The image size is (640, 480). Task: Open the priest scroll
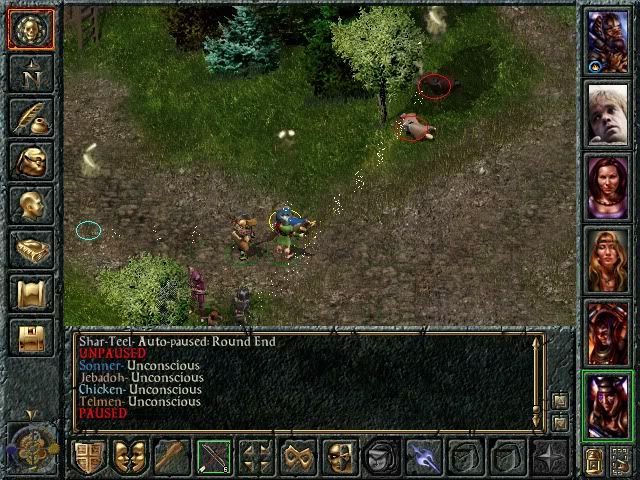click(x=31, y=293)
